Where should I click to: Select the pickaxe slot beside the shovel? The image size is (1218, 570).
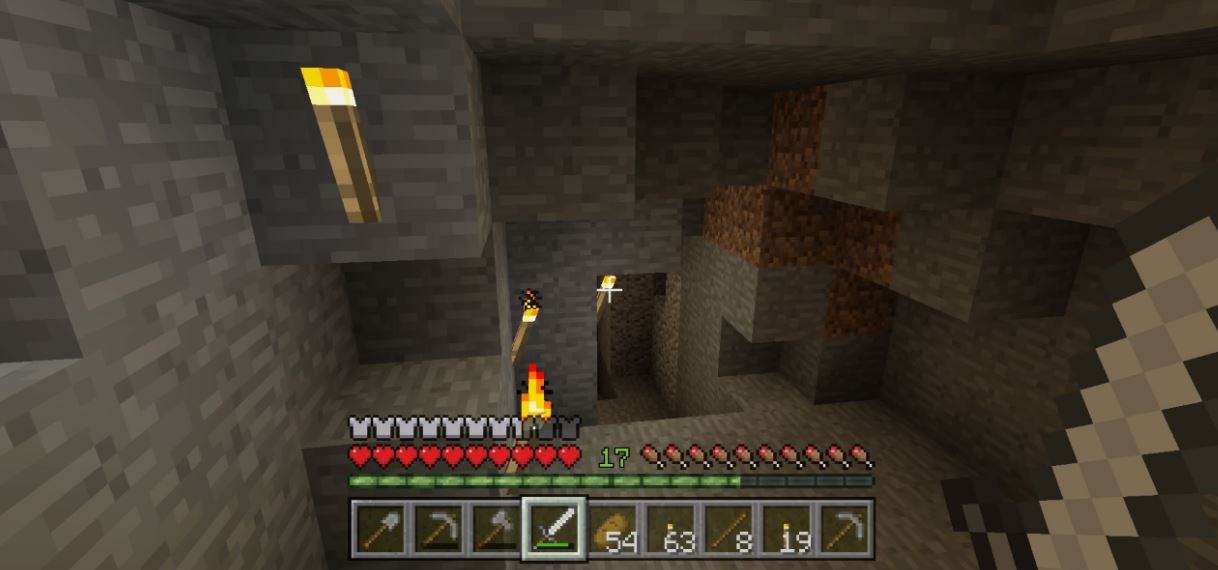pos(438,528)
